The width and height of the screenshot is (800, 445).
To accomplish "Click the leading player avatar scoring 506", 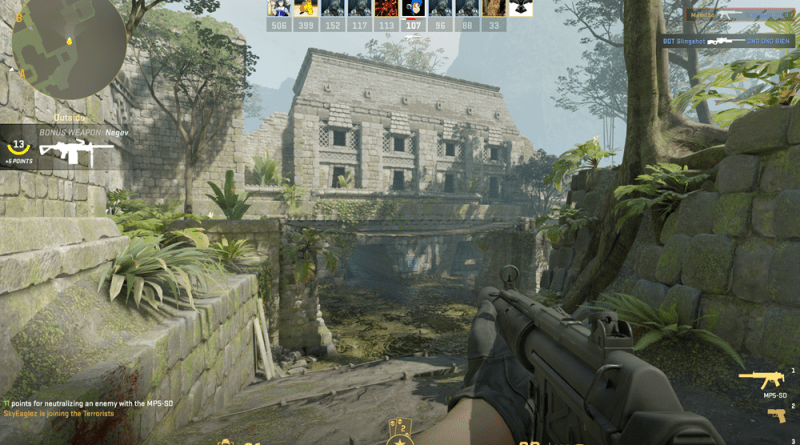I will pyautogui.click(x=280, y=8).
